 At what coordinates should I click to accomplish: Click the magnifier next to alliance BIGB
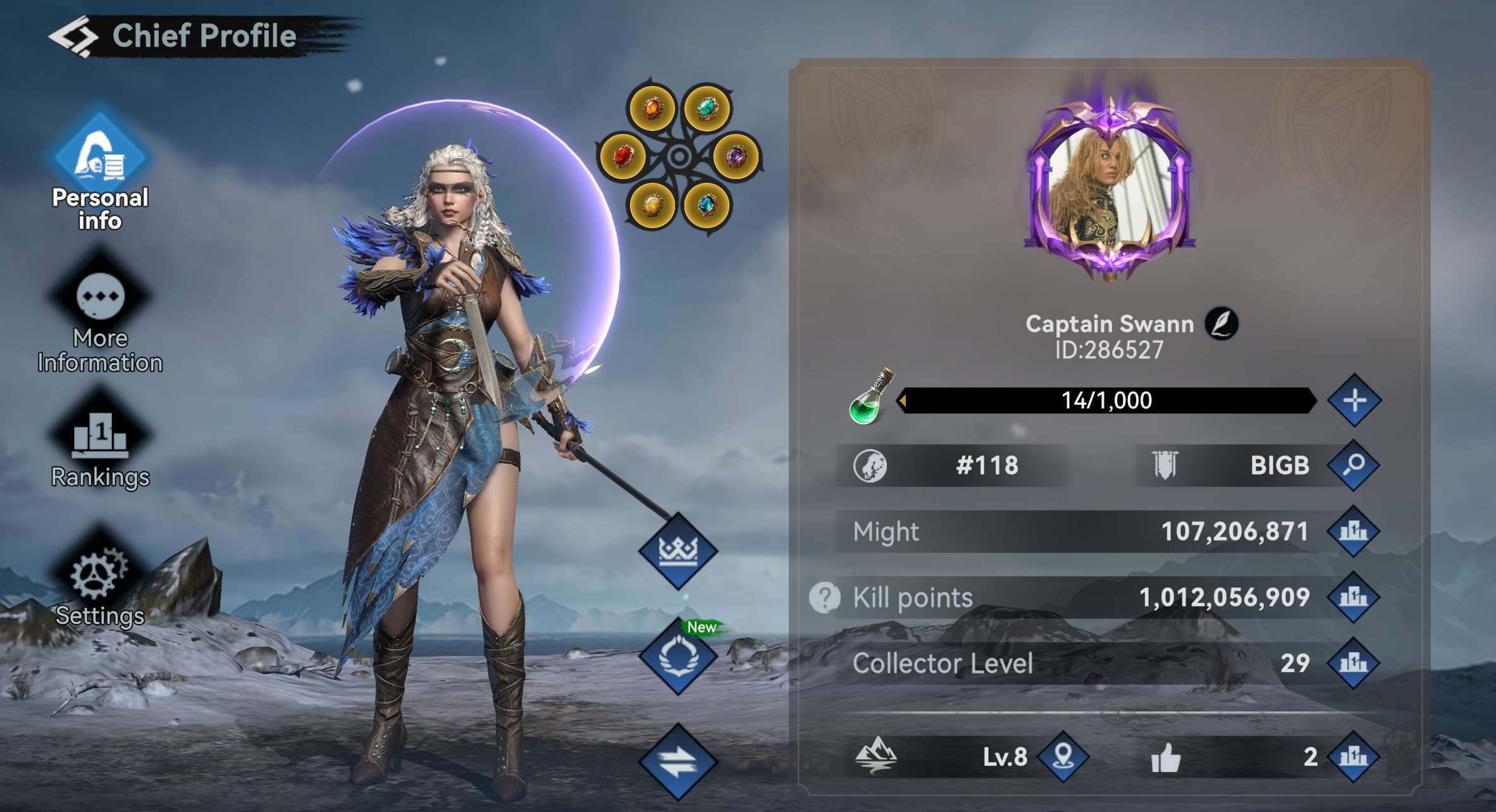tap(1355, 466)
